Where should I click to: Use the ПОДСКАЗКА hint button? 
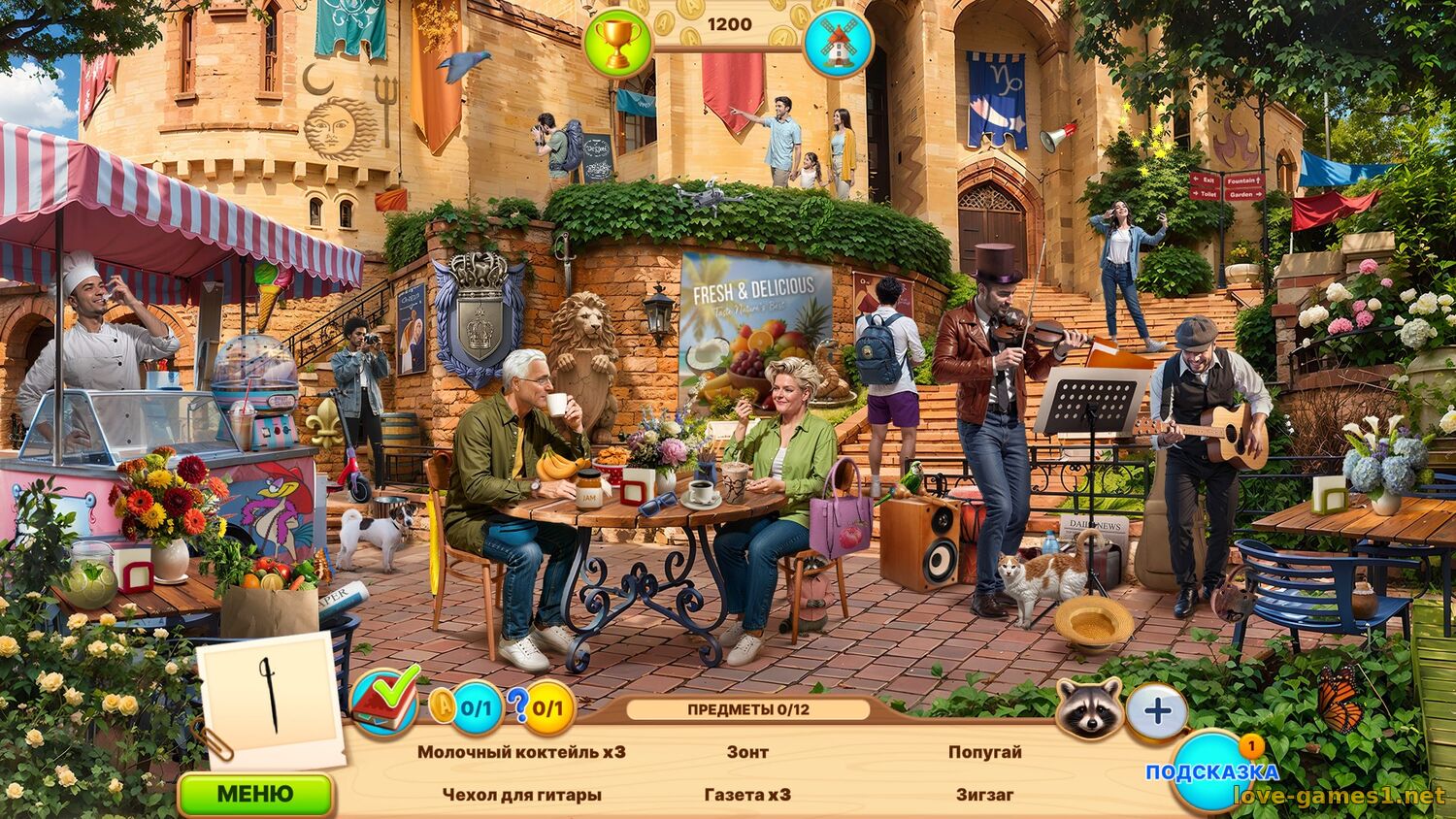[x=1212, y=772]
